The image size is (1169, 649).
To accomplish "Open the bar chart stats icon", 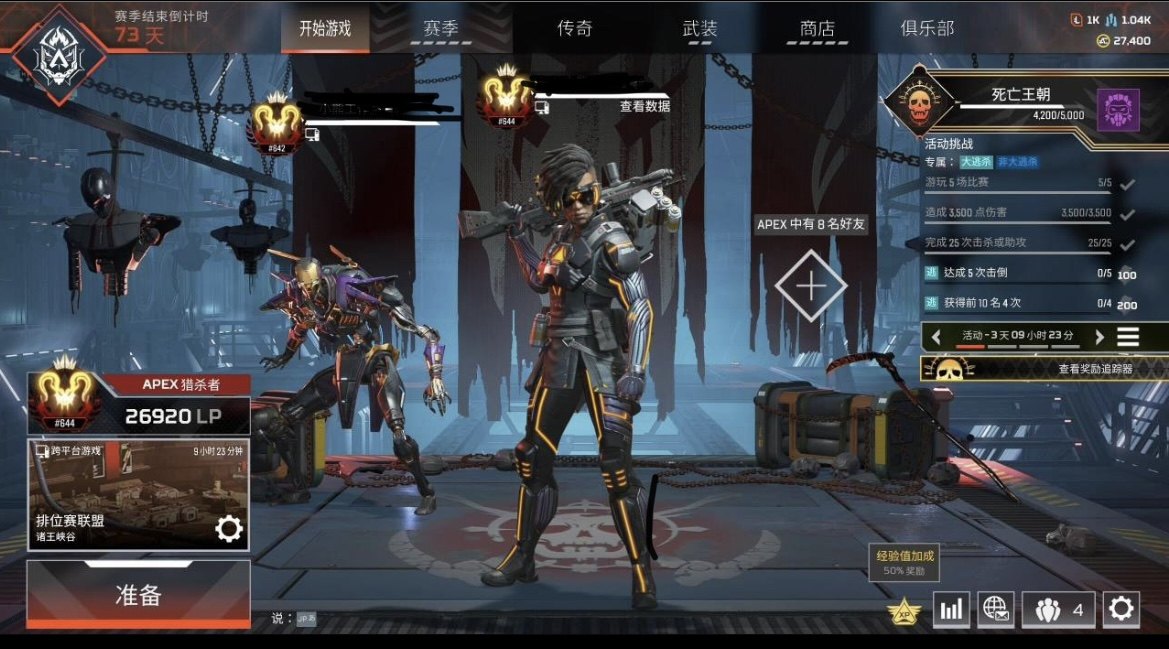I will click(951, 609).
